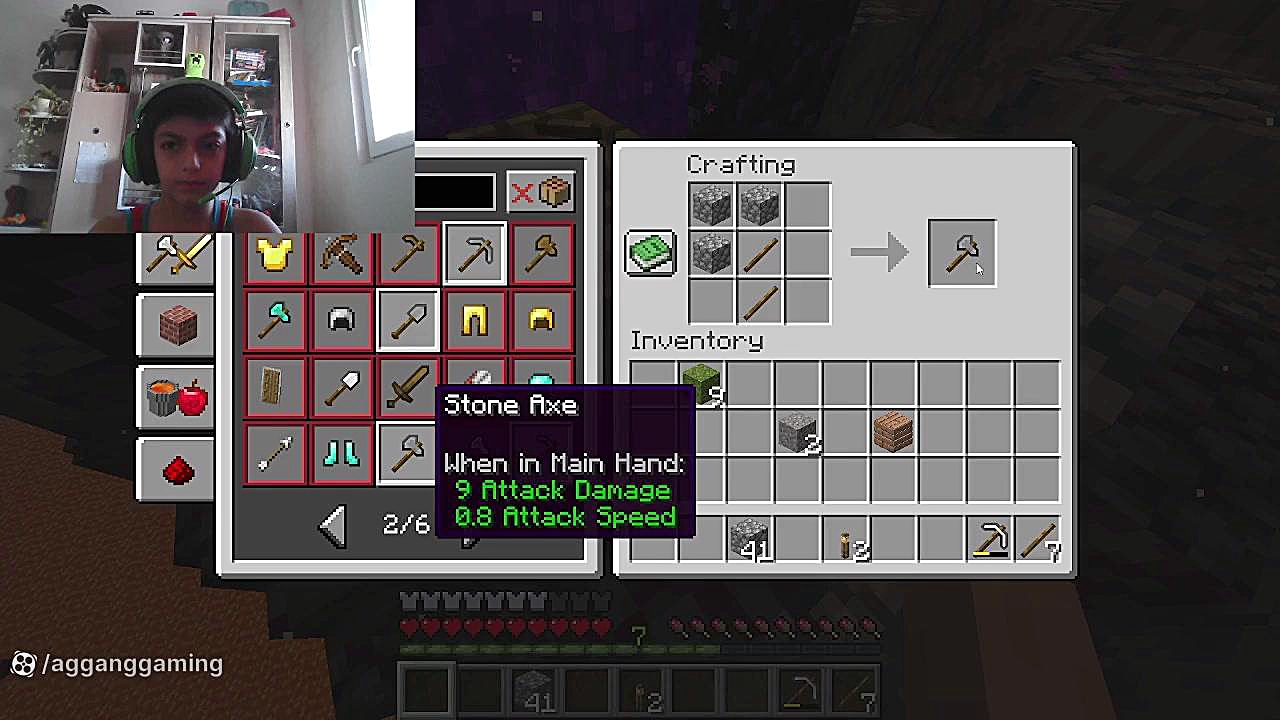Choose the golden chestplate recipe

coord(274,256)
